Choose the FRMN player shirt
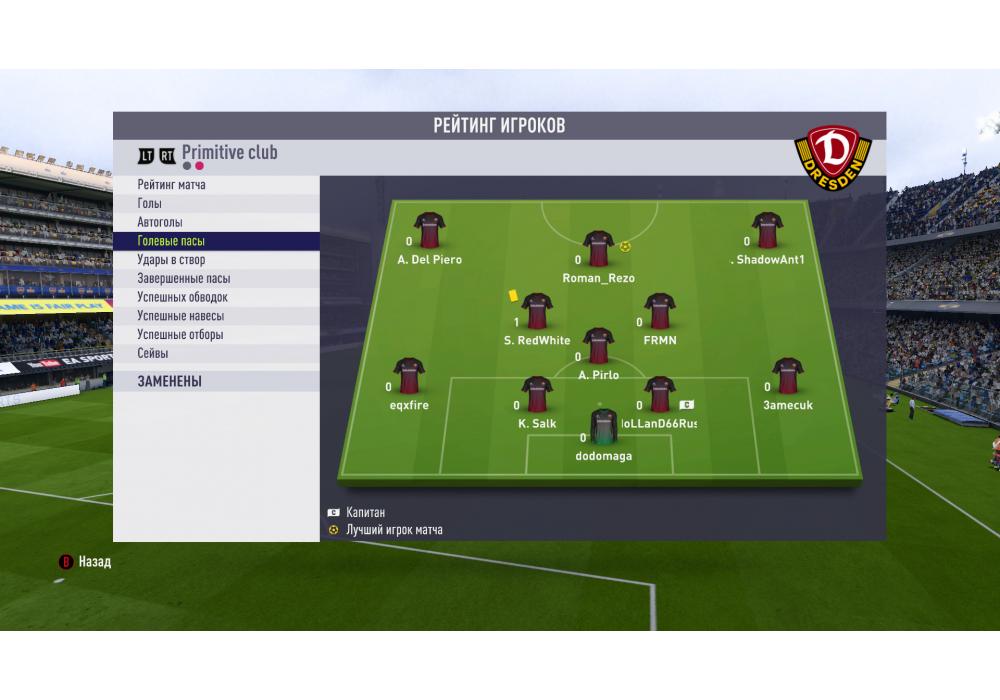Screen dimensions: 1000x700 (659, 311)
